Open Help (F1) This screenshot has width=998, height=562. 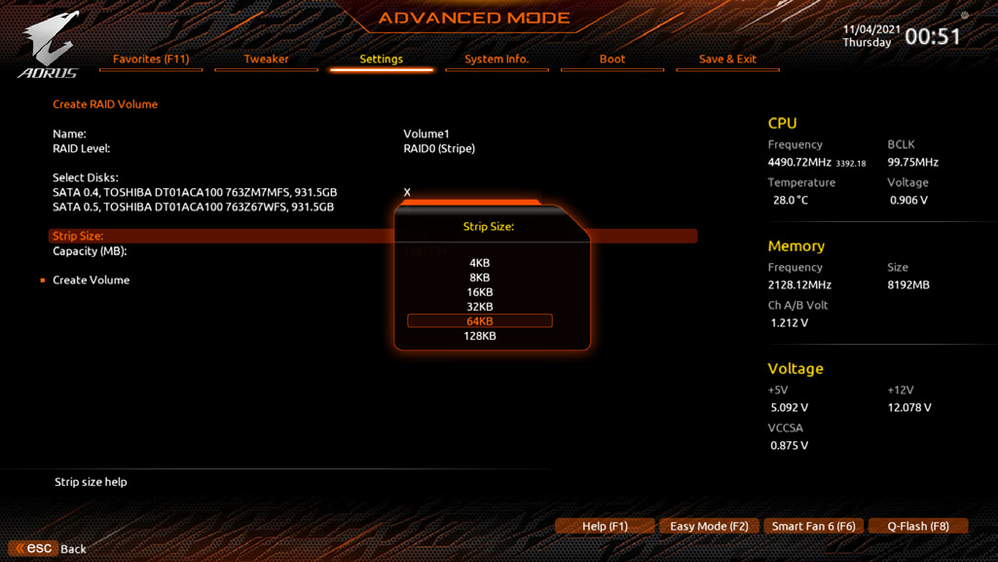click(605, 526)
